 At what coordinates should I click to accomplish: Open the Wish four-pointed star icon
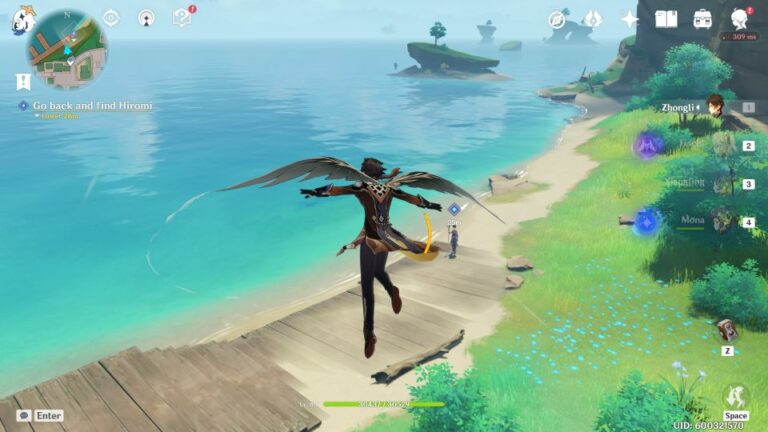point(629,19)
